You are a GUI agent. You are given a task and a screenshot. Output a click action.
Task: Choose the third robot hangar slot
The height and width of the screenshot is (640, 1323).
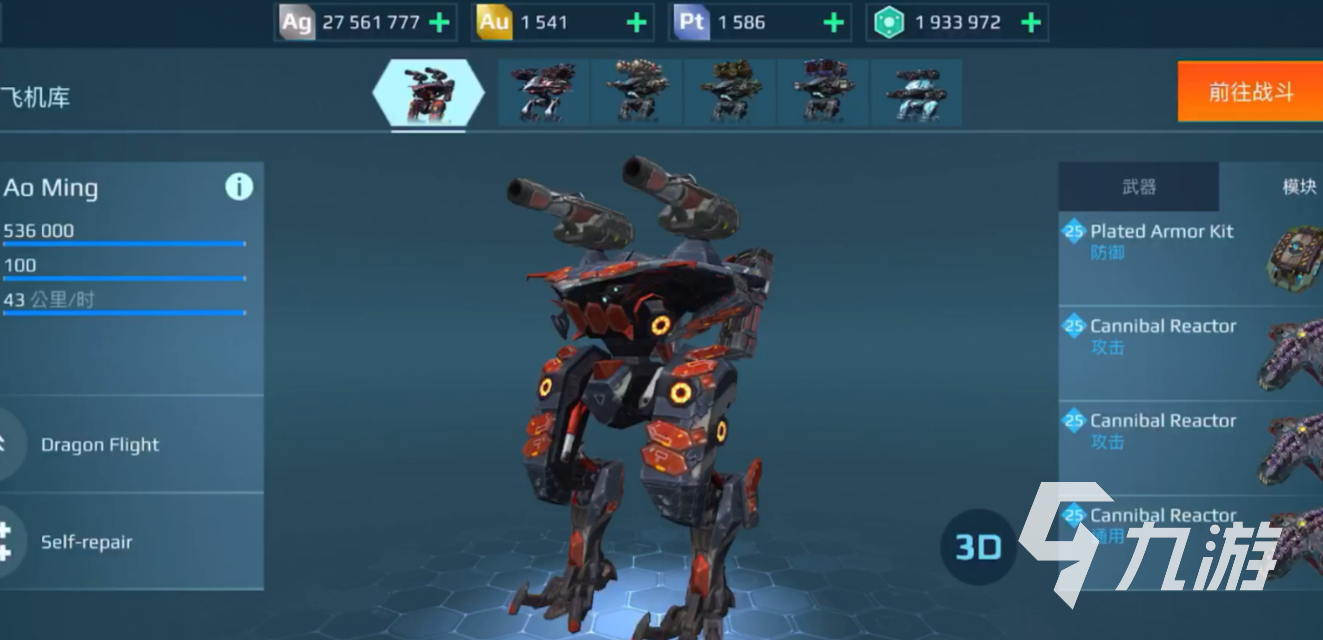point(636,93)
